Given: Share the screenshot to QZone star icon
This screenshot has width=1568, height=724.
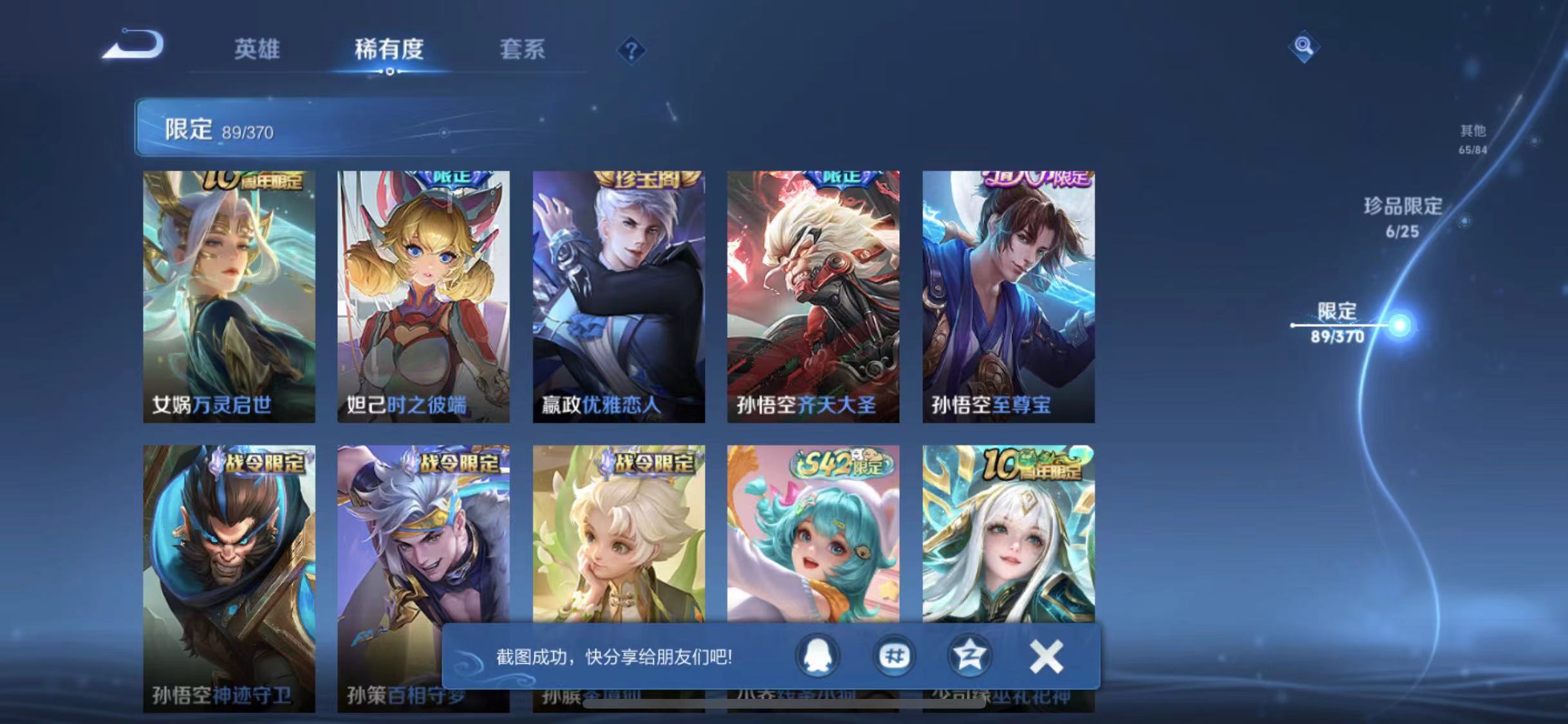Looking at the screenshot, I should (969, 656).
